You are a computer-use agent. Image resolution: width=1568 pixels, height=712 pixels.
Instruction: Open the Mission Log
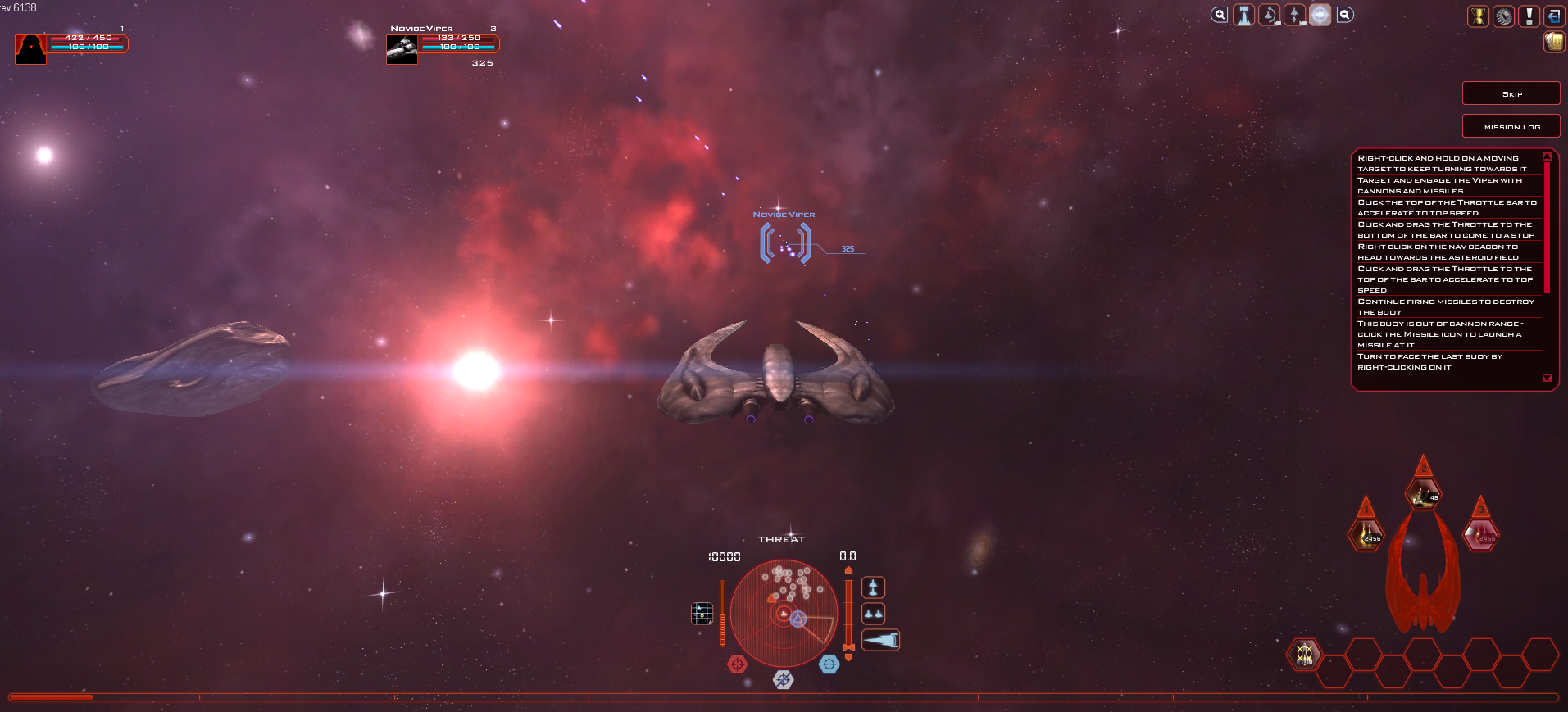(x=1511, y=126)
